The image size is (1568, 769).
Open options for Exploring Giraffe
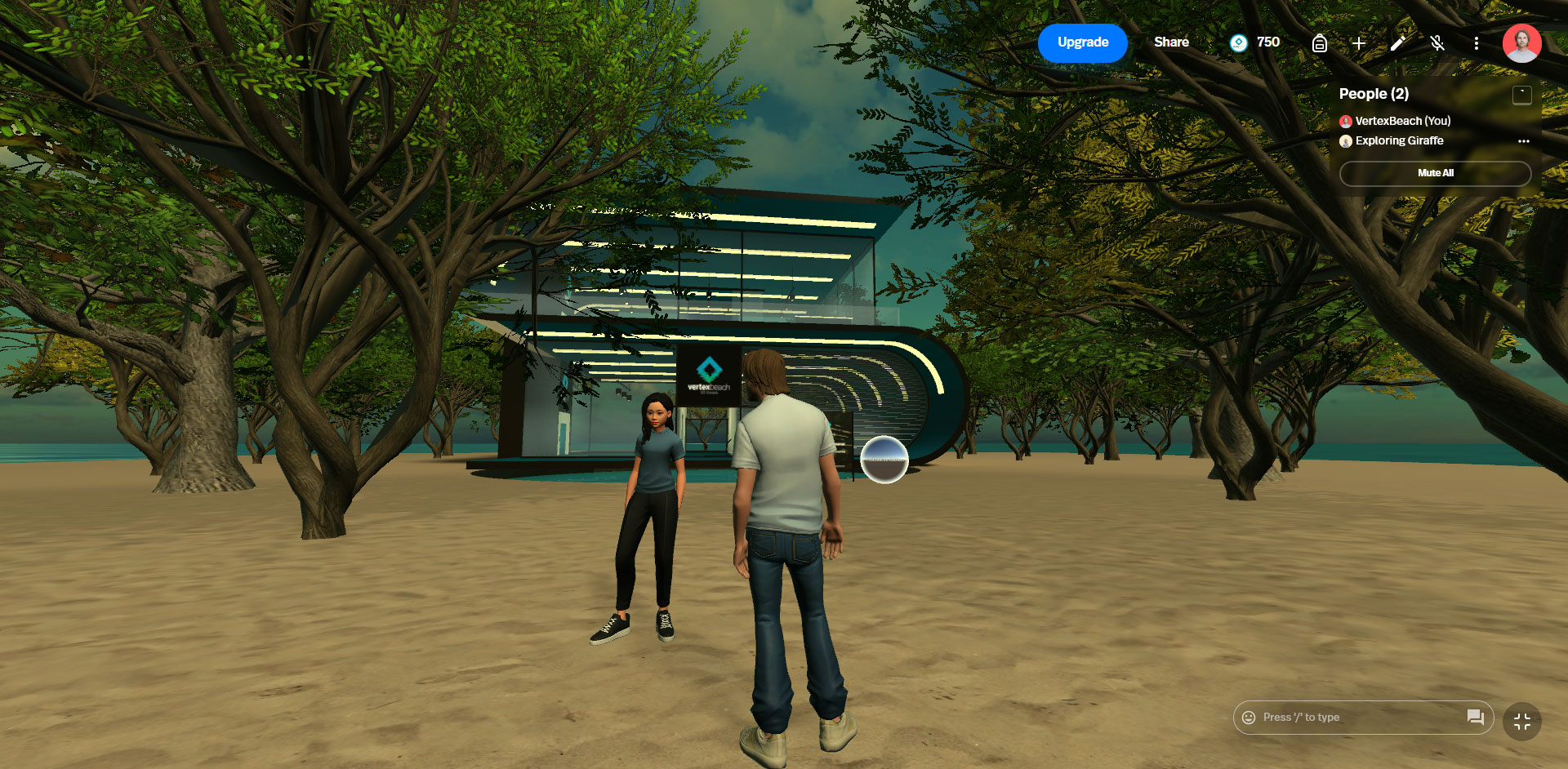click(1523, 141)
